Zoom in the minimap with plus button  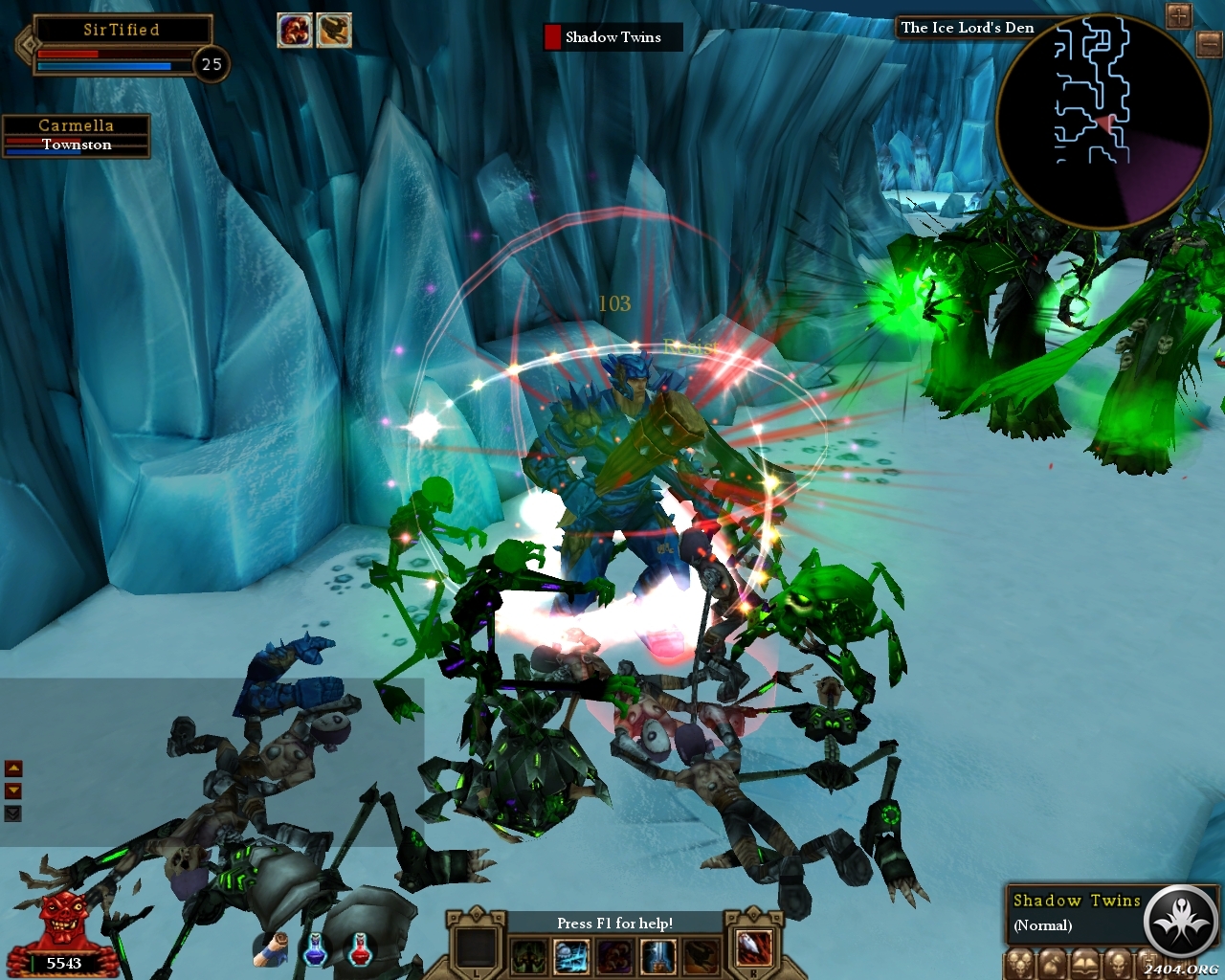pyautogui.click(x=1178, y=15)
